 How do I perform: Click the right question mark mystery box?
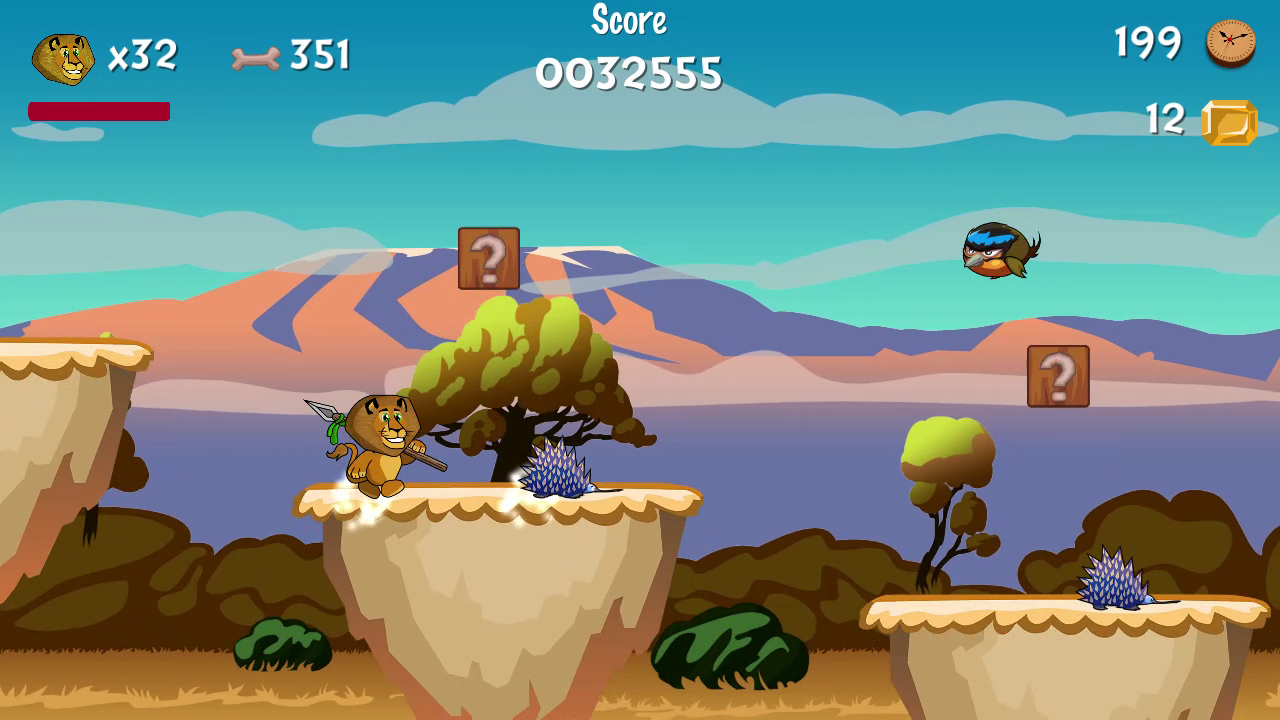(x=1058, y=378)
